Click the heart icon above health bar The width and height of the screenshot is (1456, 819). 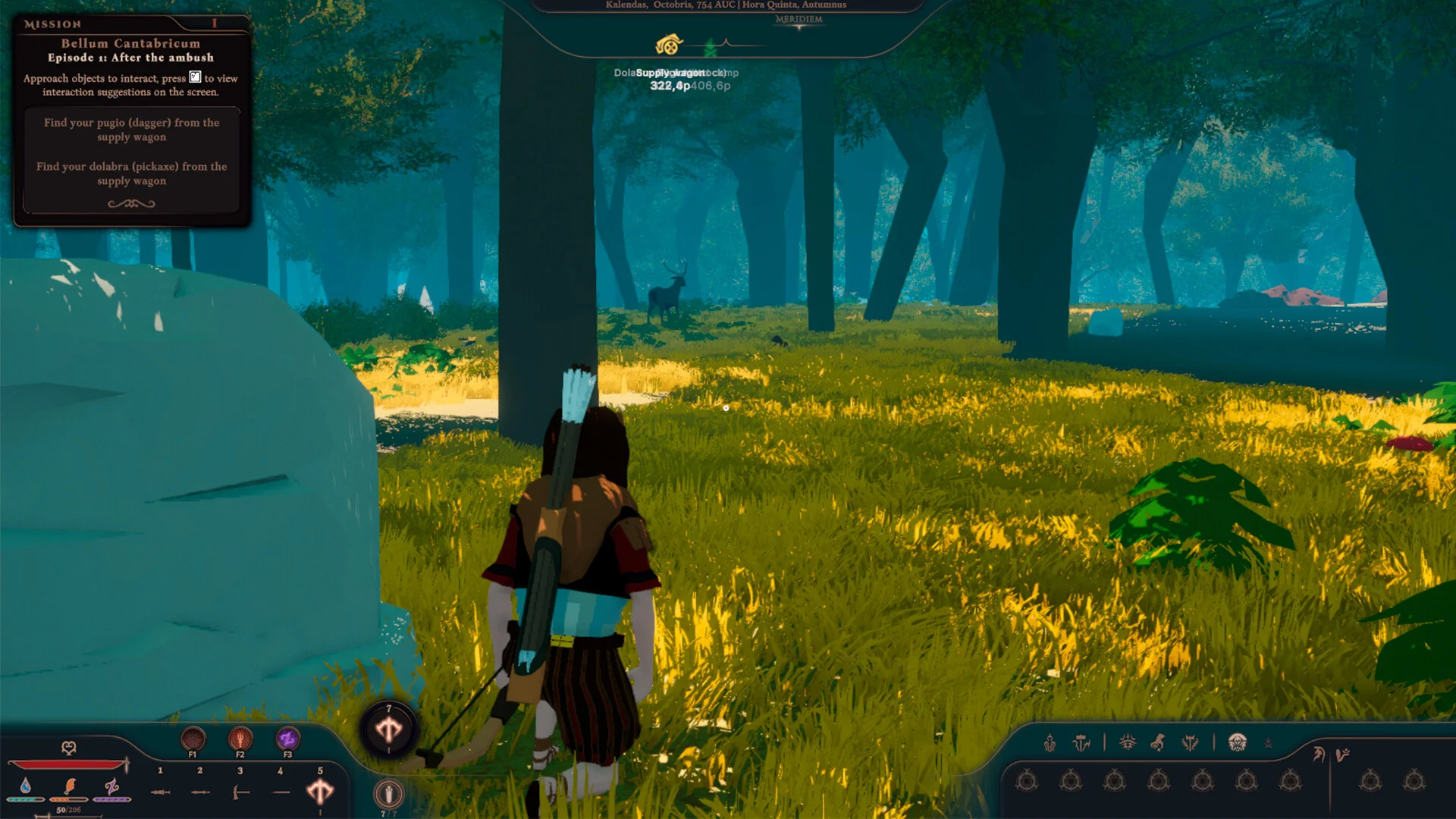68,748
